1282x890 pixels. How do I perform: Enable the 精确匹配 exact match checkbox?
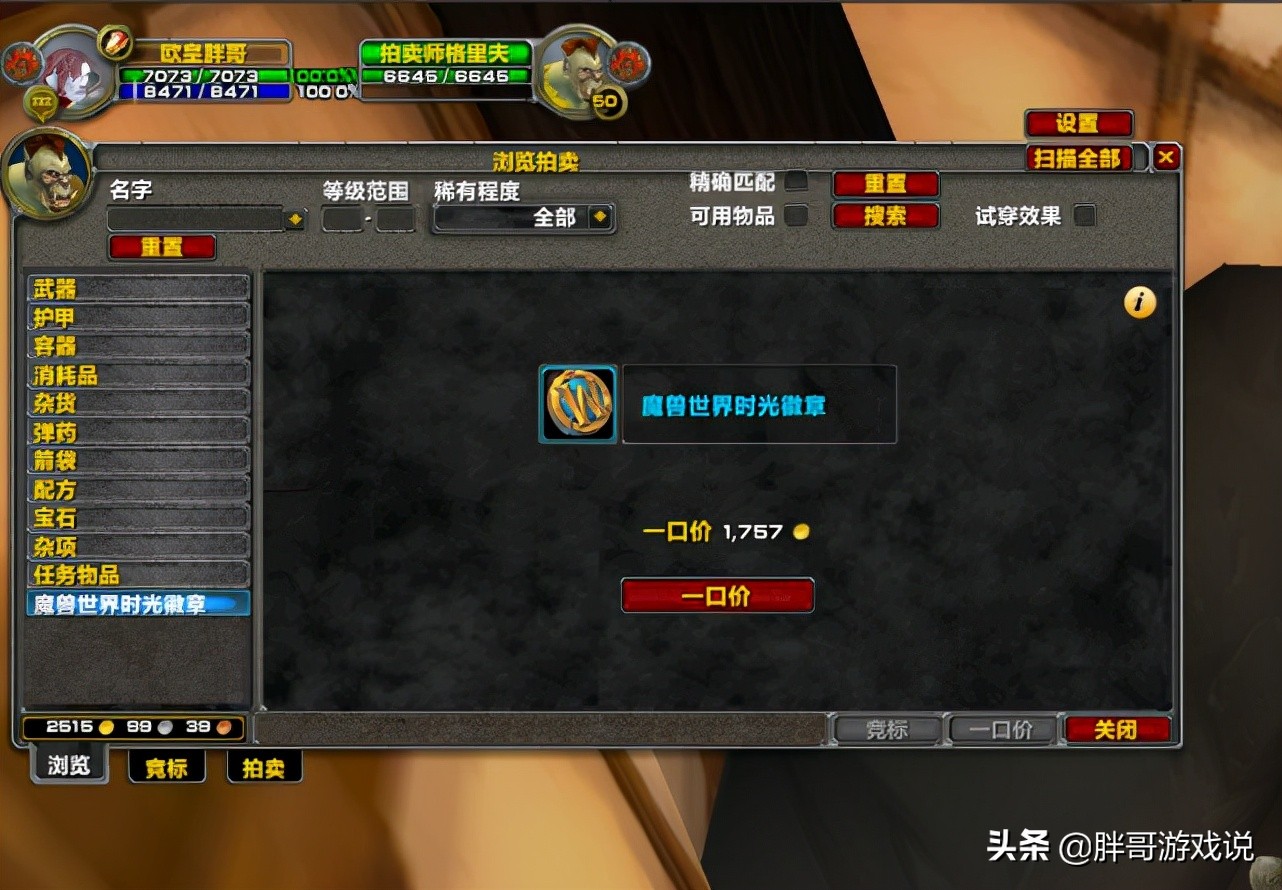pyautogui.click(x=795, y=182)
